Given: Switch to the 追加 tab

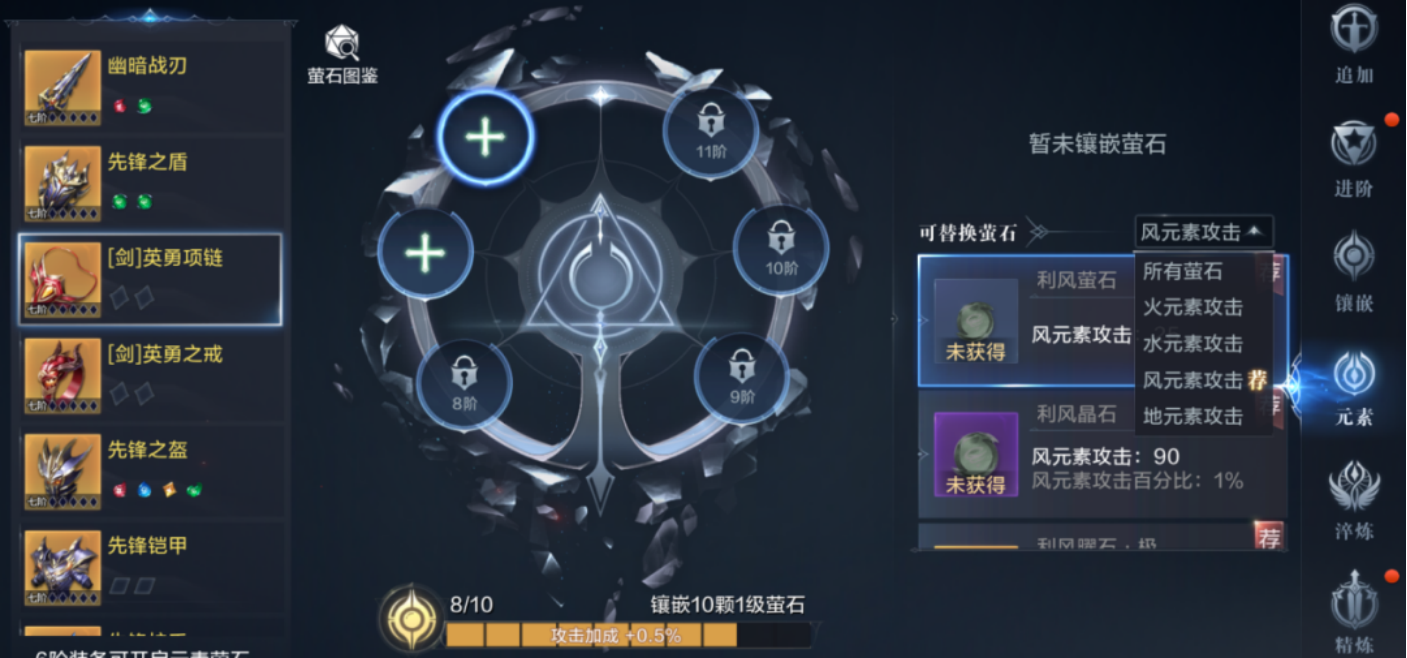Looking at the screenshot, I should [1354, 44].
